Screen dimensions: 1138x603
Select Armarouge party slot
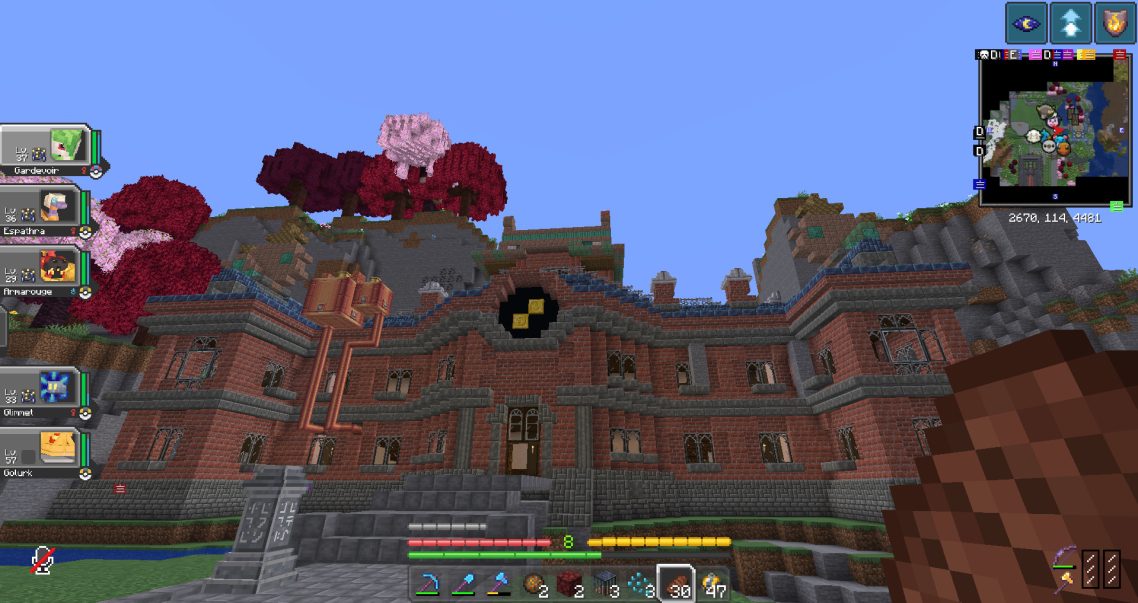pos(45,270)
